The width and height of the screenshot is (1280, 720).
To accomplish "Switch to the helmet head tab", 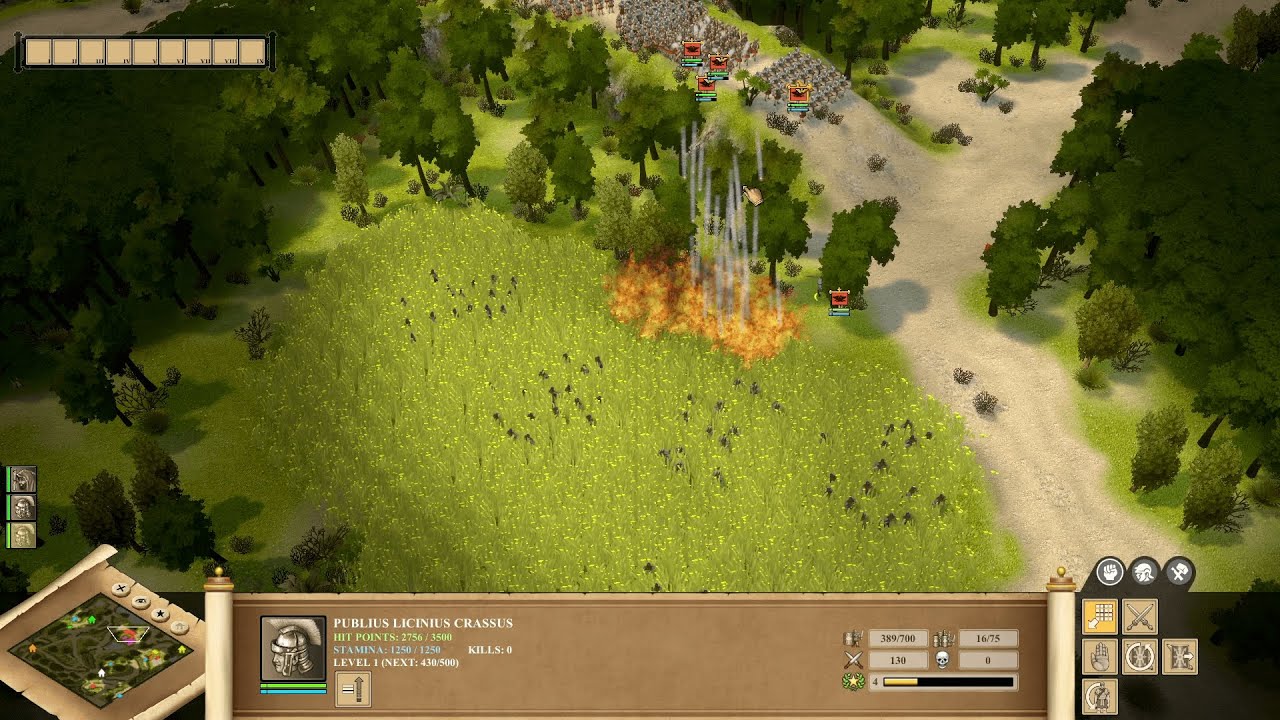I will click(1144, 572).
